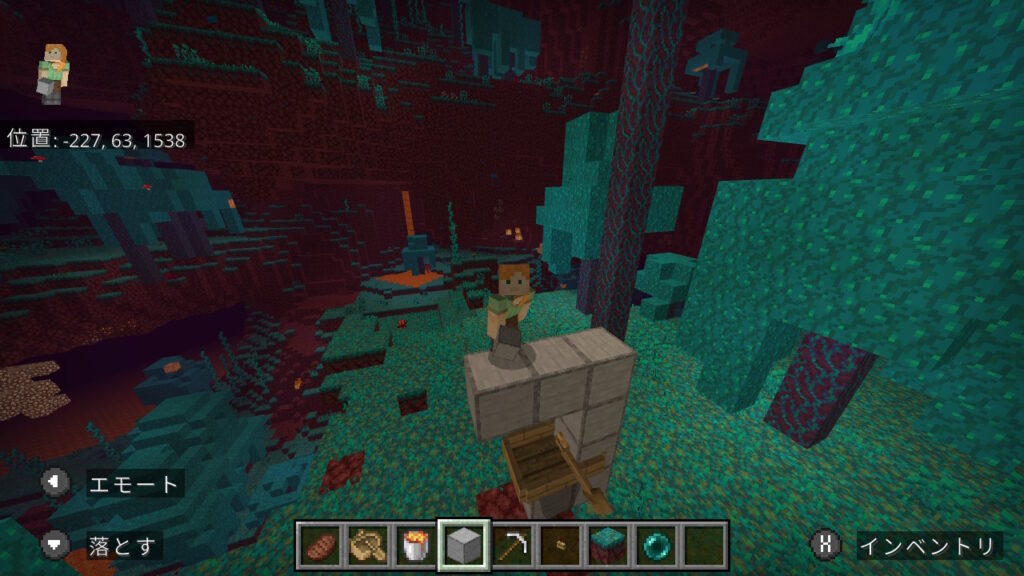Pick the highlighted gray stone block slot
Image resolution: width=1024 pixels, height=576 pixels.
click(463, 546)
